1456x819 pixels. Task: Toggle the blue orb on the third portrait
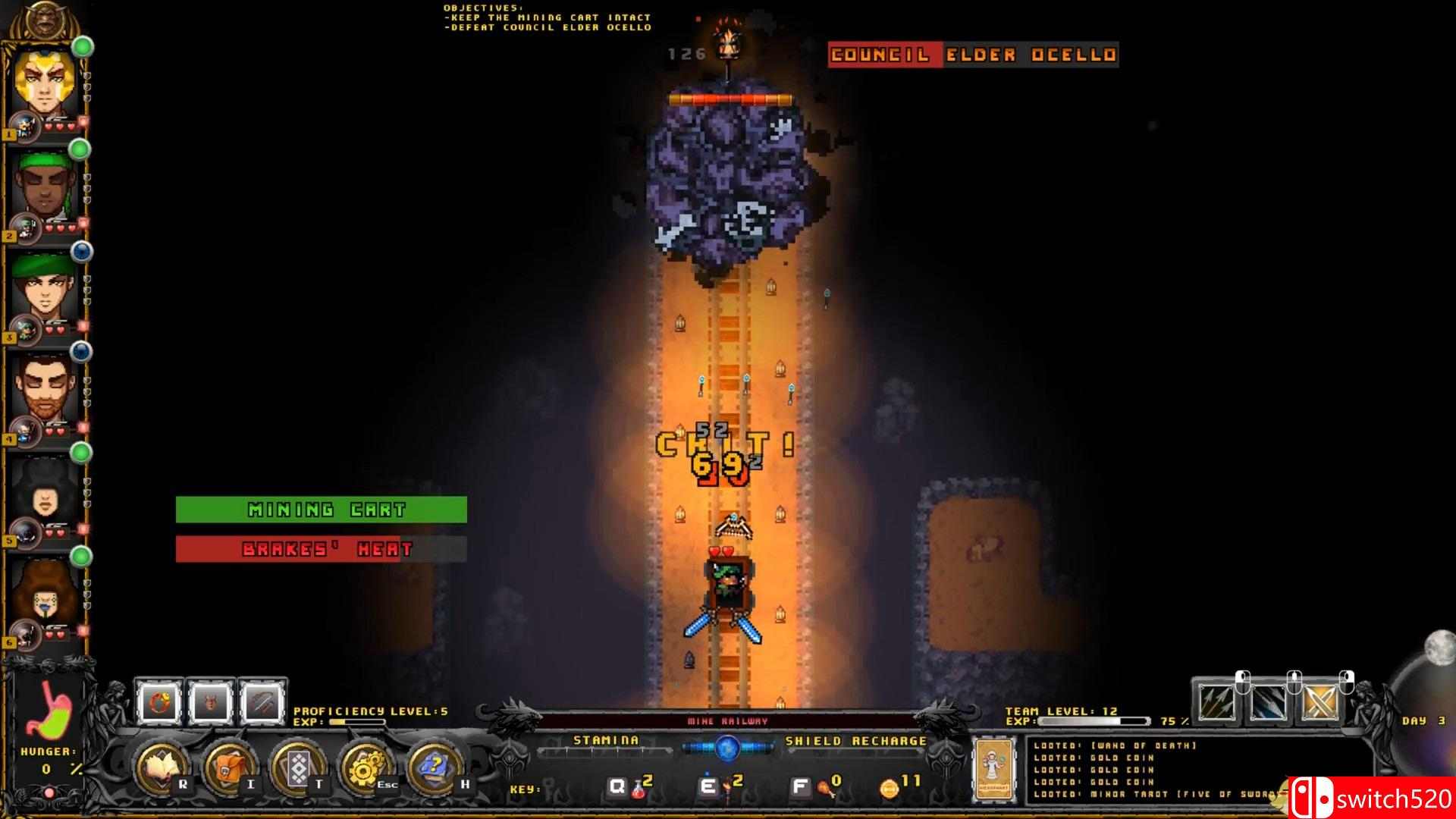82,250
